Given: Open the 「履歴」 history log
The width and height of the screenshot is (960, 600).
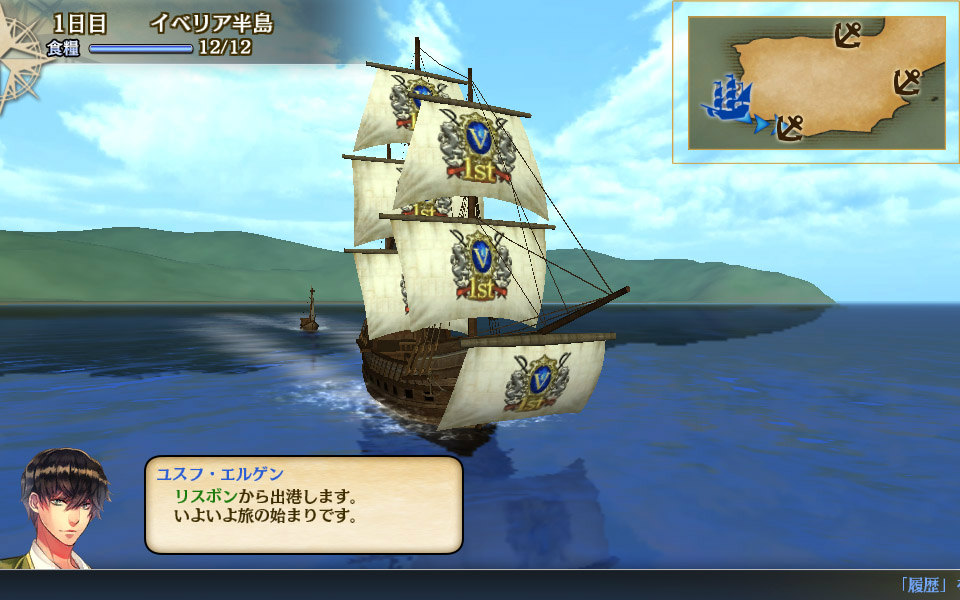Looking at the screenshot, I should (x=922, y=585).
